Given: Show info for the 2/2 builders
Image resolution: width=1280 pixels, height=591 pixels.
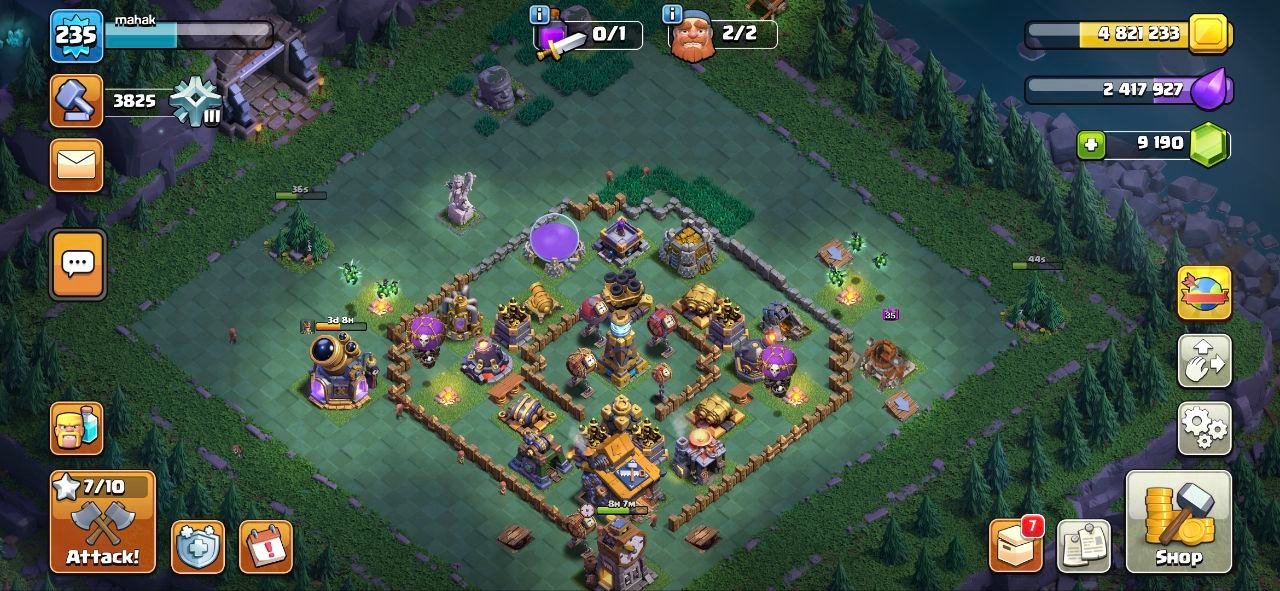Looking at the screenshot, I should (672, 14).
